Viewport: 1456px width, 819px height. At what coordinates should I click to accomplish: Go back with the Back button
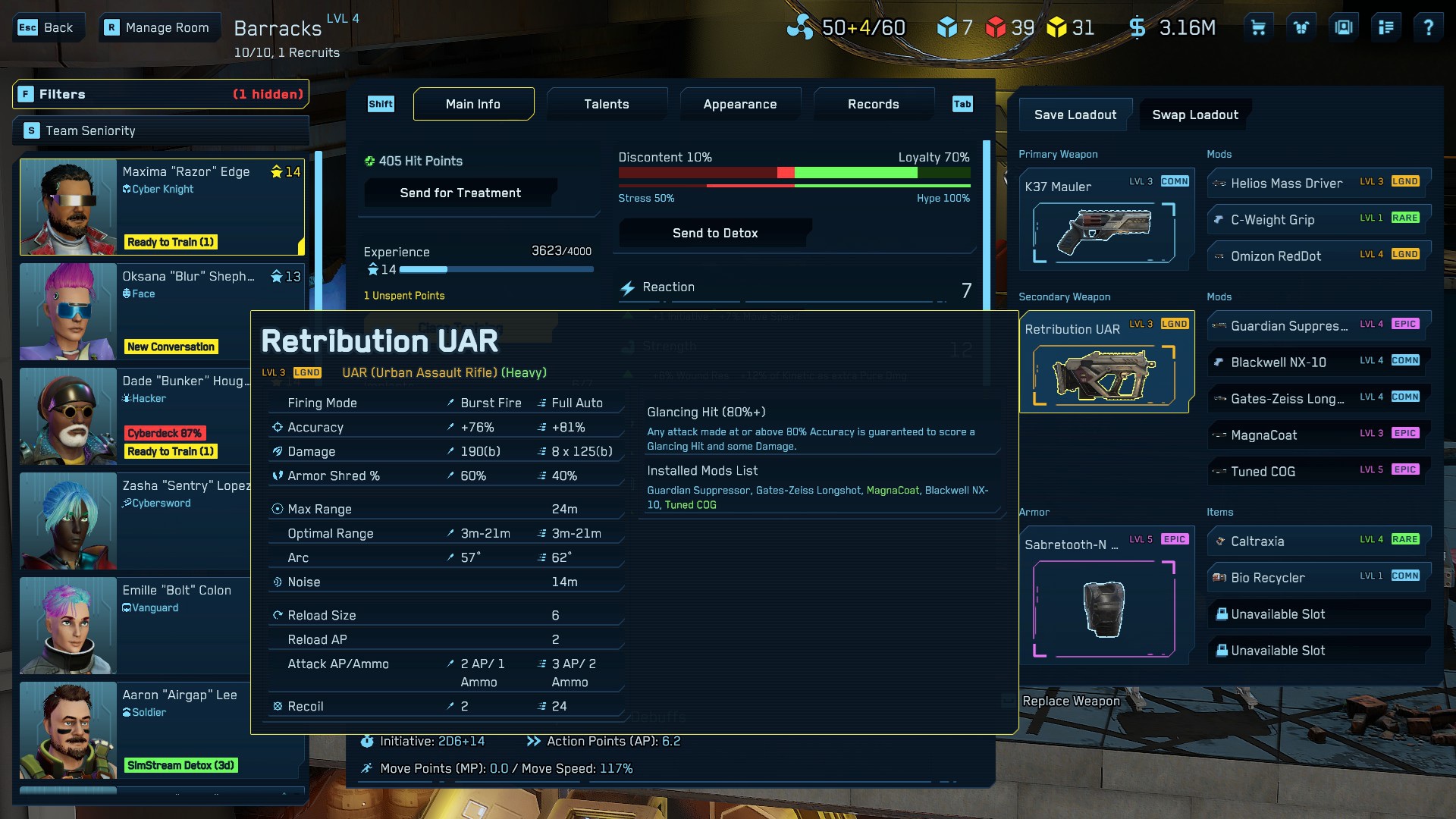tap(47, 28)
